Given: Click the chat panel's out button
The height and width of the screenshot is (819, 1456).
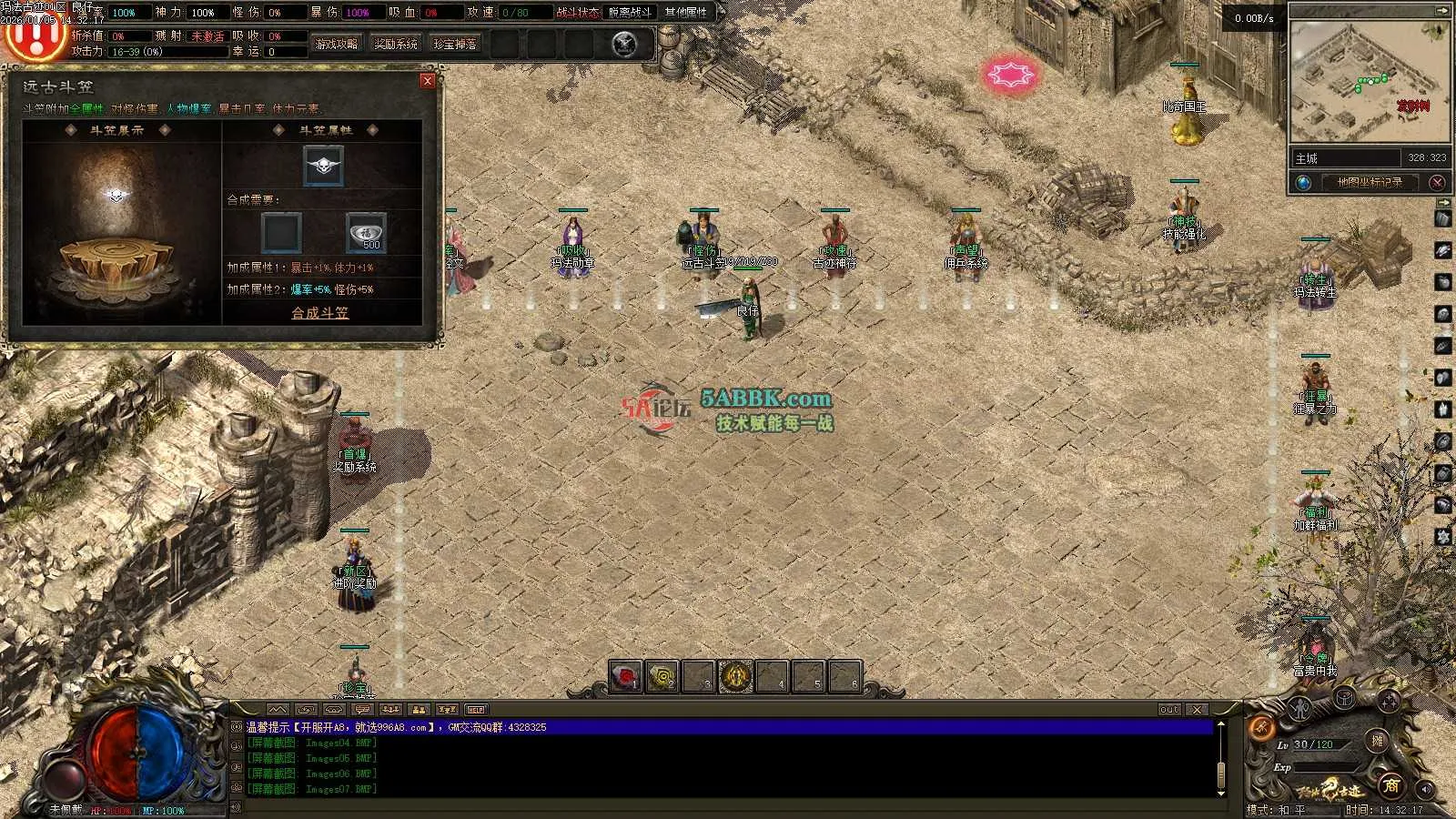Looking at the screenshot, I should point(1169,710).
